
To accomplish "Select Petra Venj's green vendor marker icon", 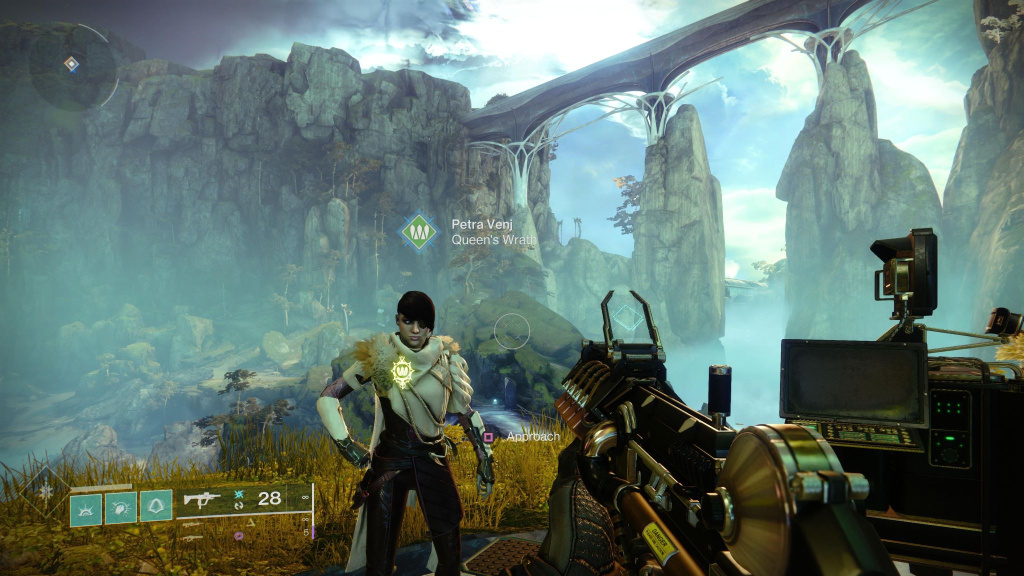I will pyautogui.click(x=420, y=232).
